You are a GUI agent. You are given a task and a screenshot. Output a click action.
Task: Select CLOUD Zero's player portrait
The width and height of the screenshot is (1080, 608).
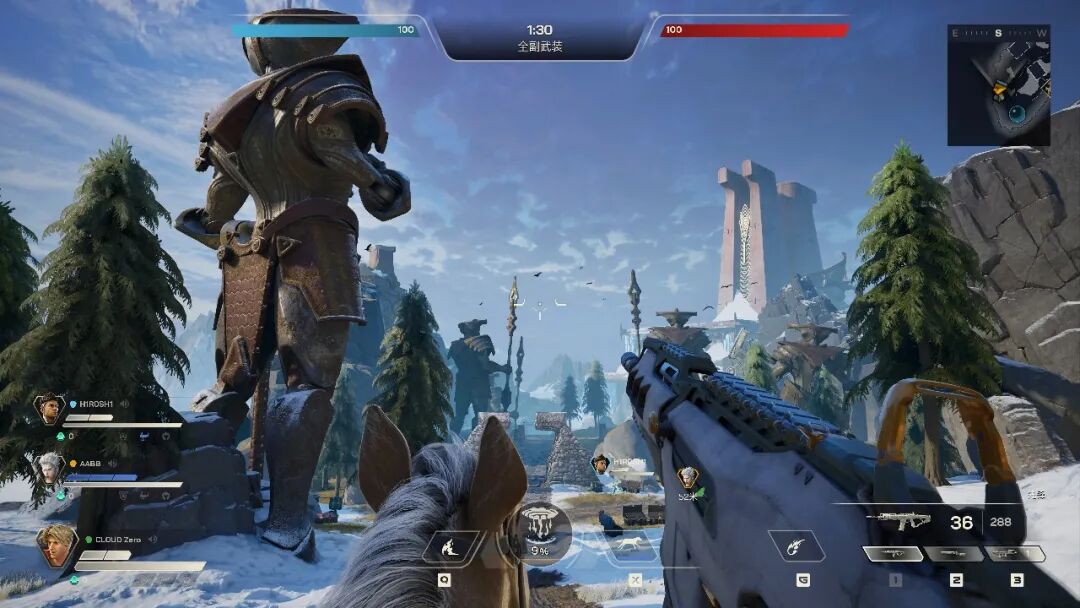coord(56,546)
